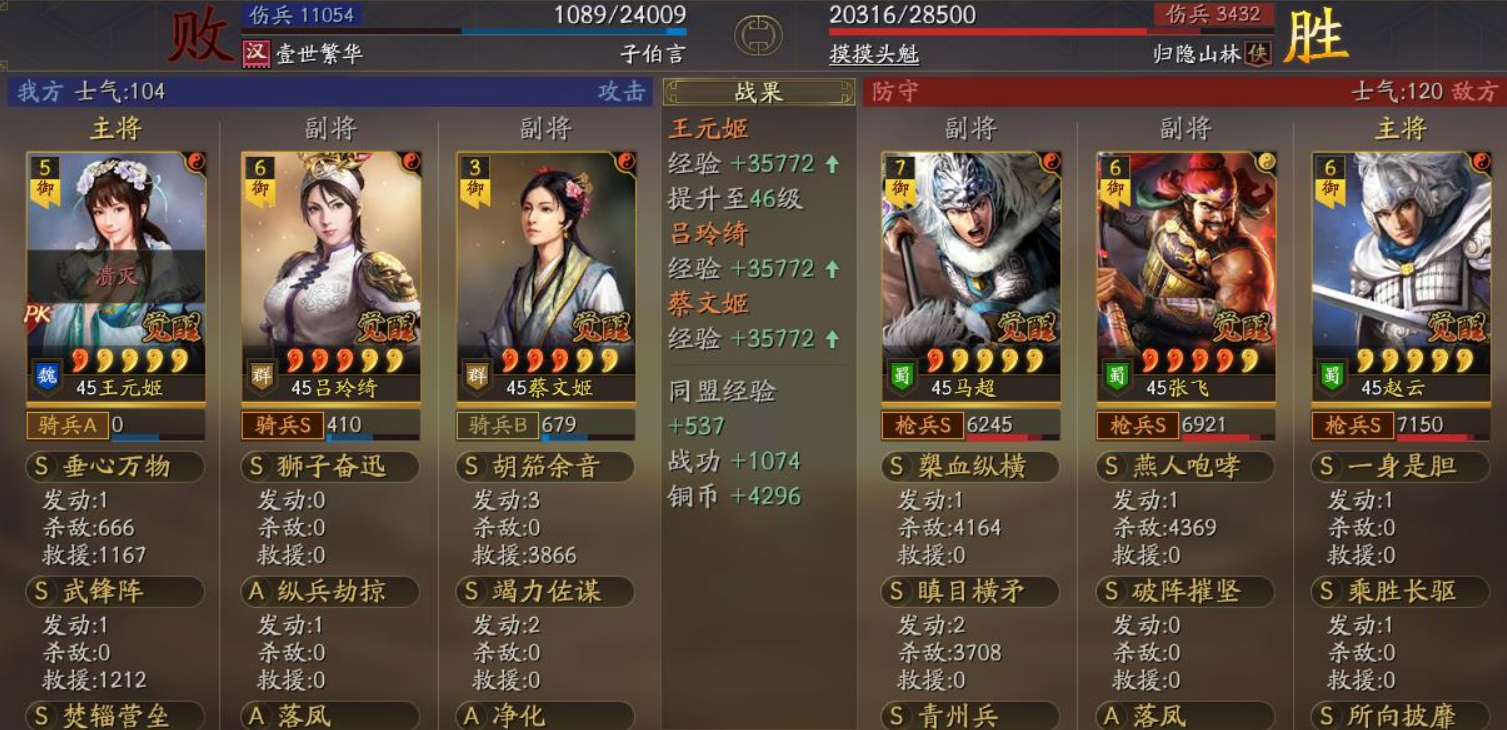Show details for skill 垂心万物

115,467
